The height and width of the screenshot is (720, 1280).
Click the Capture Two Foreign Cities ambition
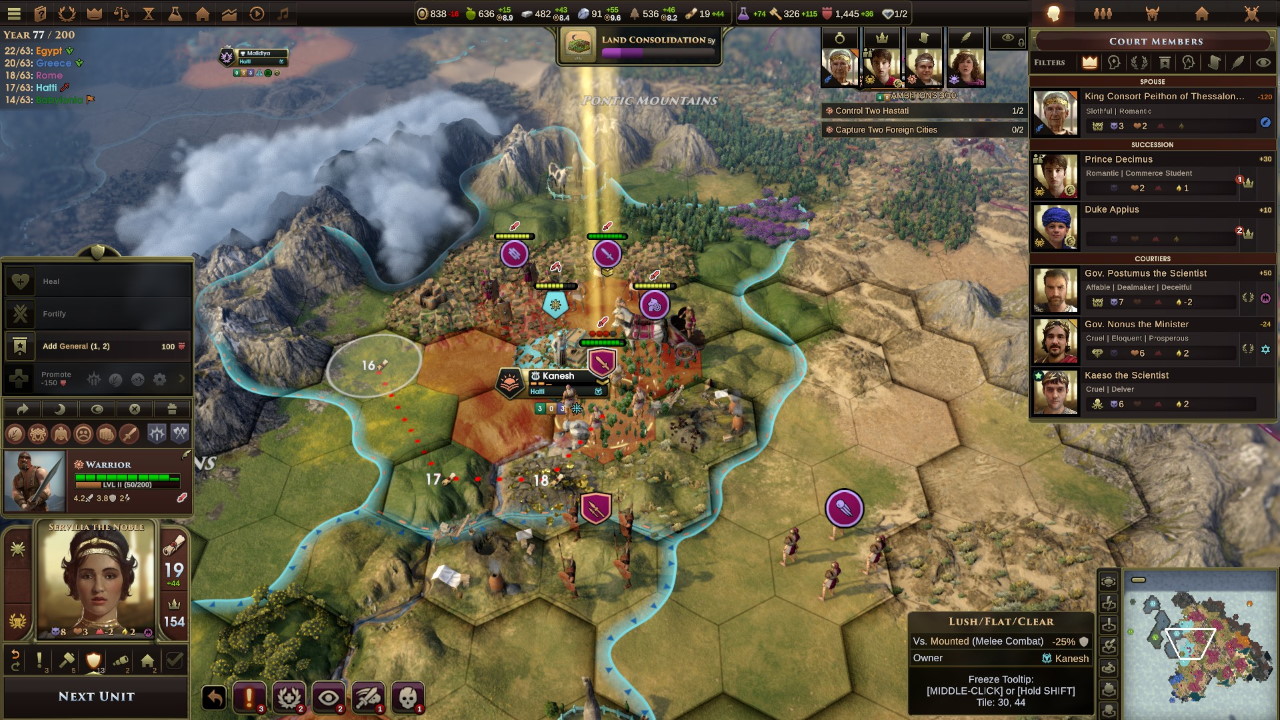point(886,130)
